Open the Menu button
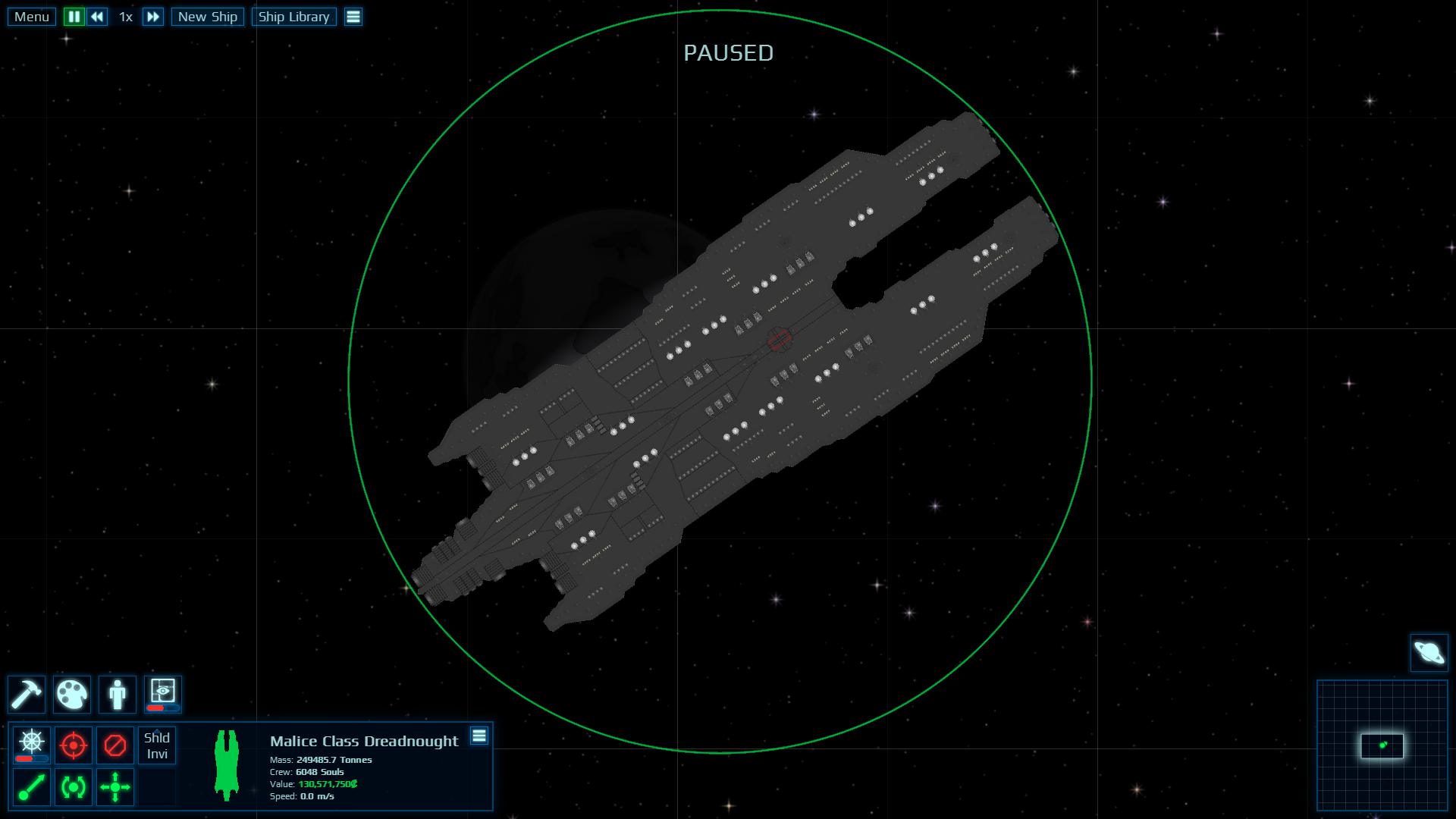This screenshot has height=819, width=1456. [32, 17]
